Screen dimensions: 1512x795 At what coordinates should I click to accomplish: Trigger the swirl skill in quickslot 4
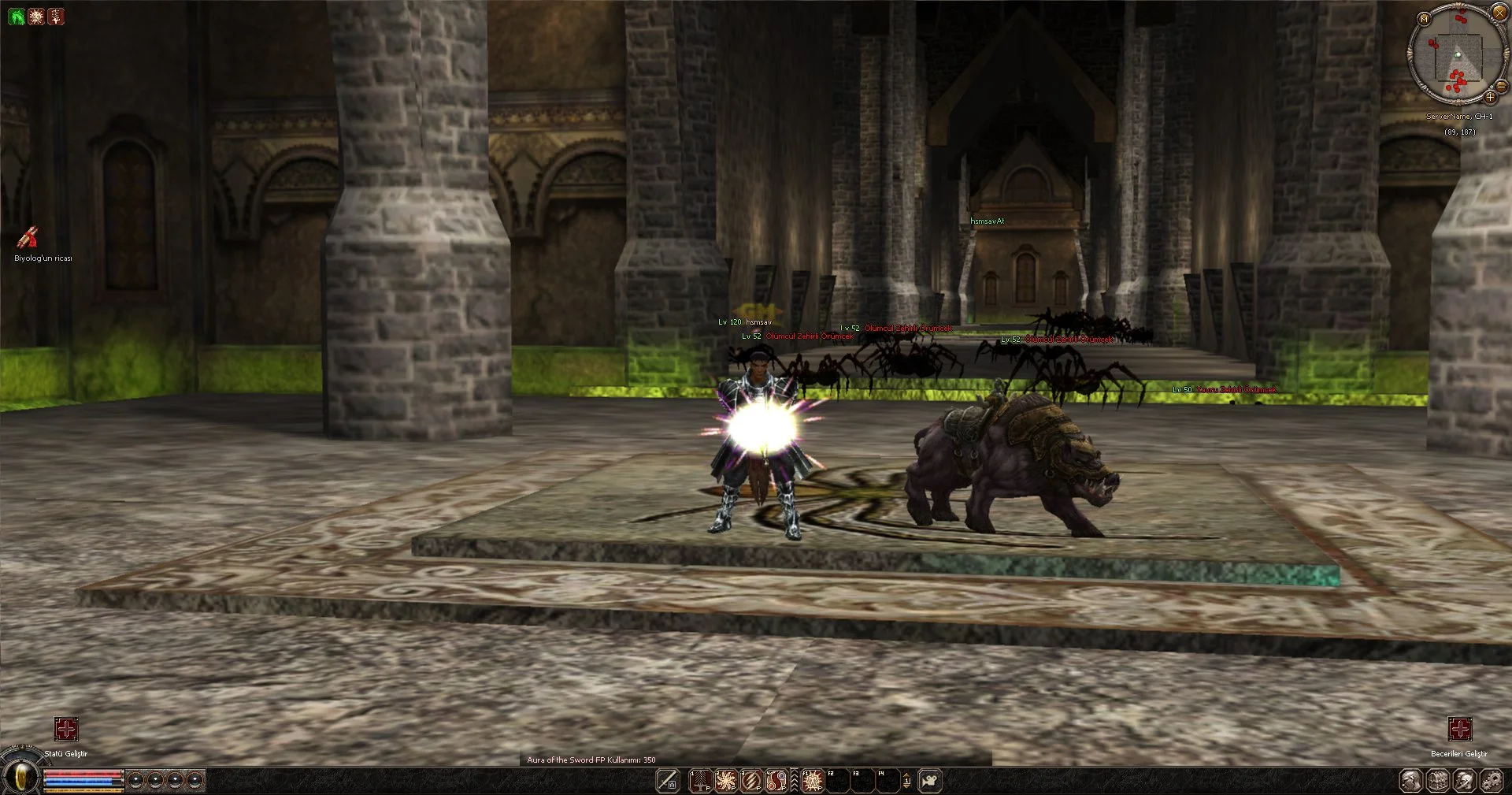point(776,781)
